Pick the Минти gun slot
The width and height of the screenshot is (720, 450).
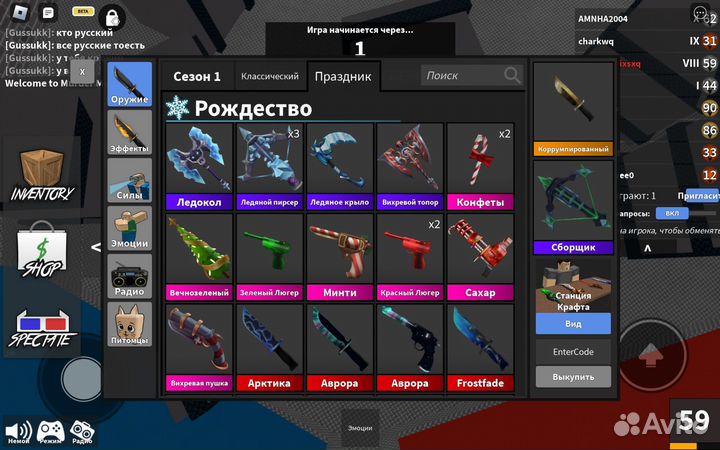[x=340, y=257]
